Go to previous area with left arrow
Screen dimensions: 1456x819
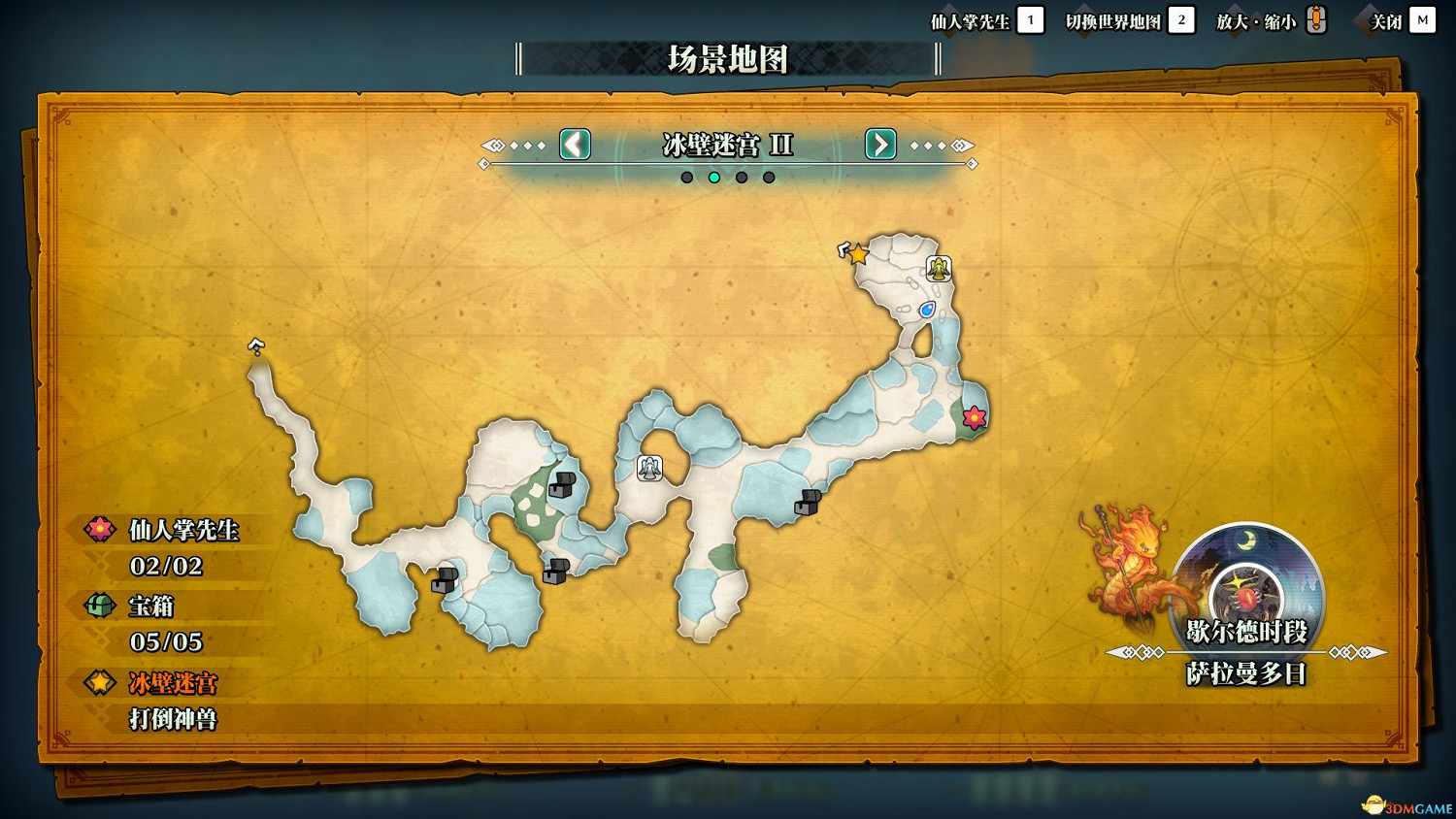tap(573, 146)
